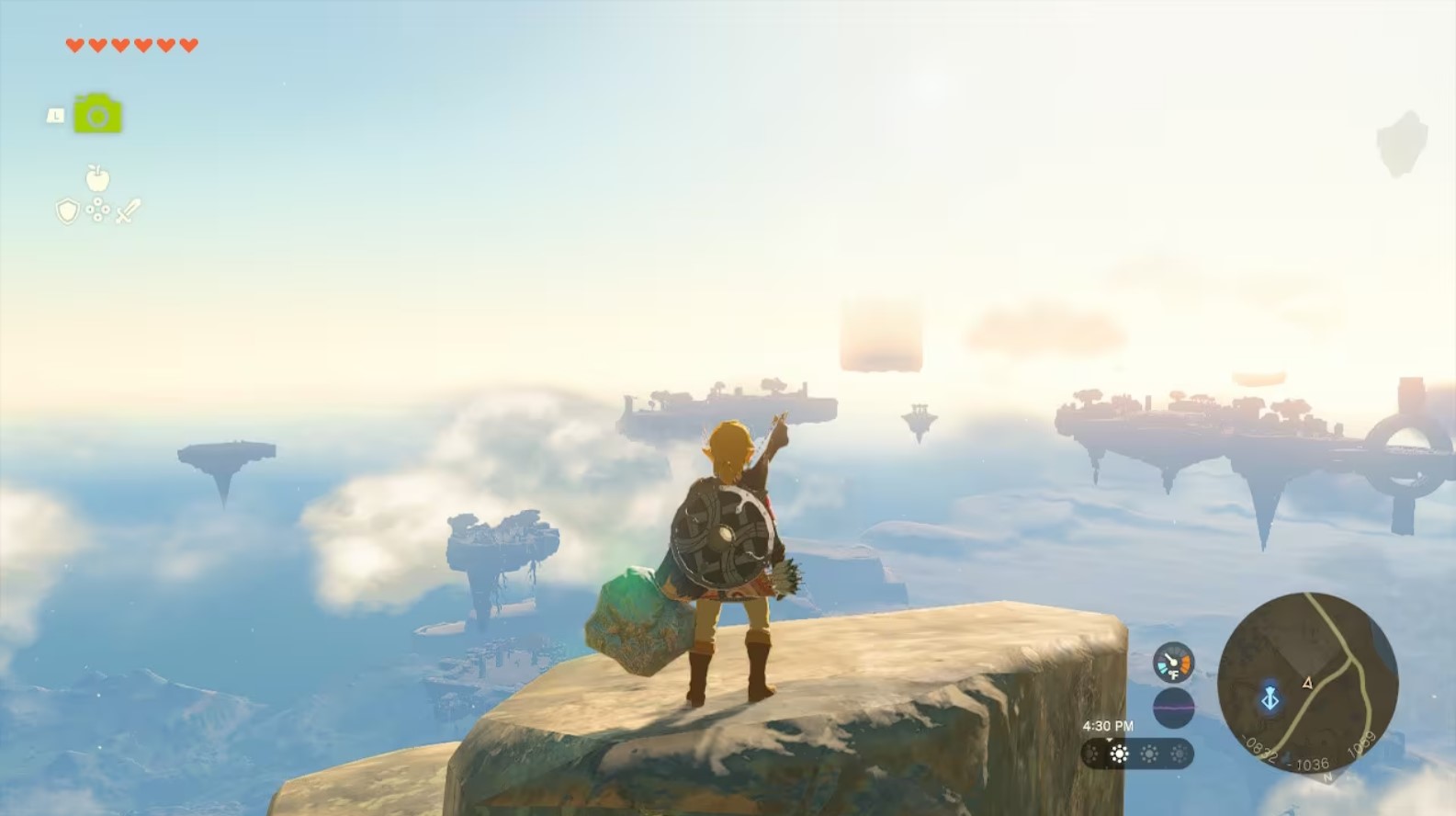
Task: Click the N compass marker below the minimap
Action: point(1327,776)
